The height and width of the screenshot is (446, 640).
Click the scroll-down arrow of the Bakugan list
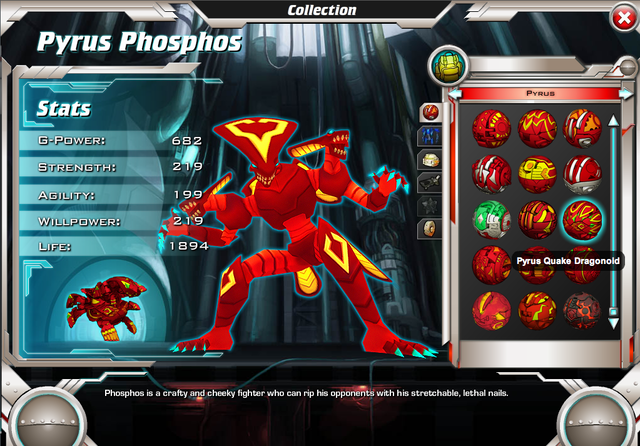pos(613,311)
